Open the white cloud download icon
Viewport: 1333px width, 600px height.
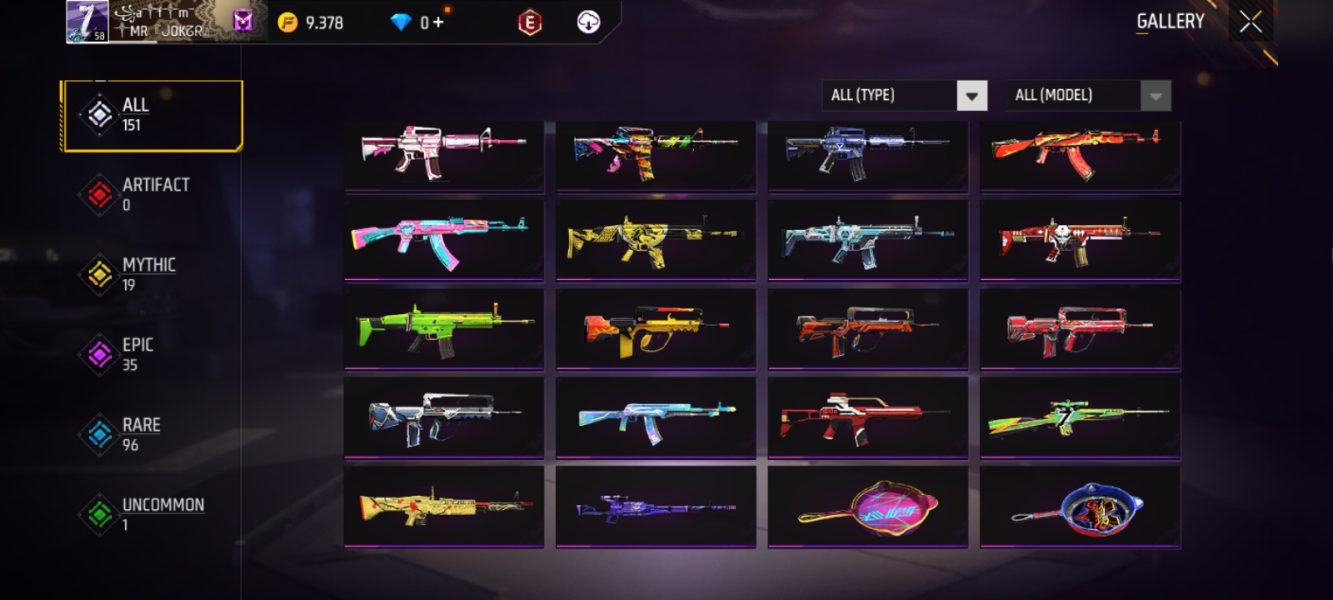(x=589, y=22)
